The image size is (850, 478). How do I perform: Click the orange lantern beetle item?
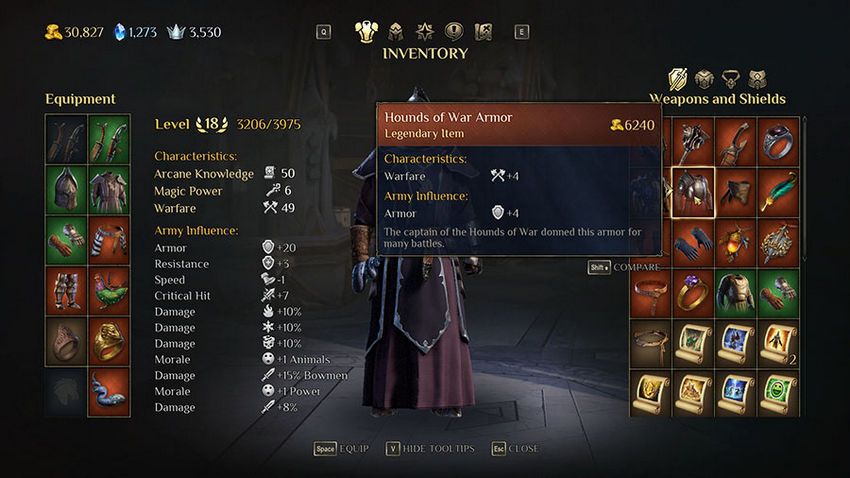pos(736,241)
